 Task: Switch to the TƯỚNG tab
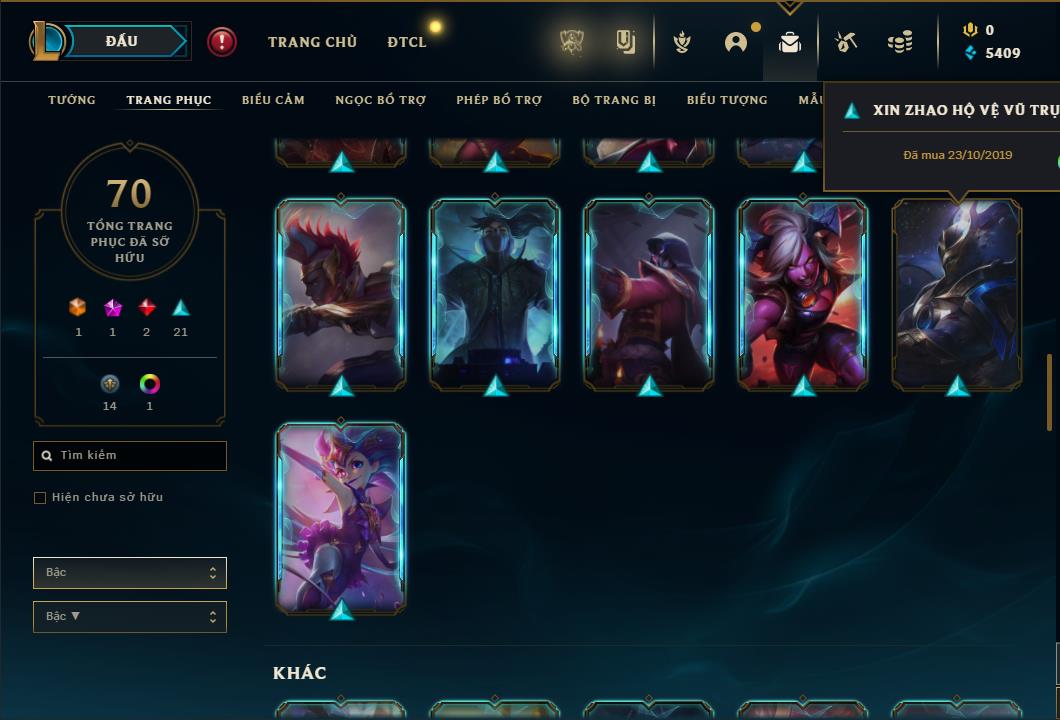72,100
